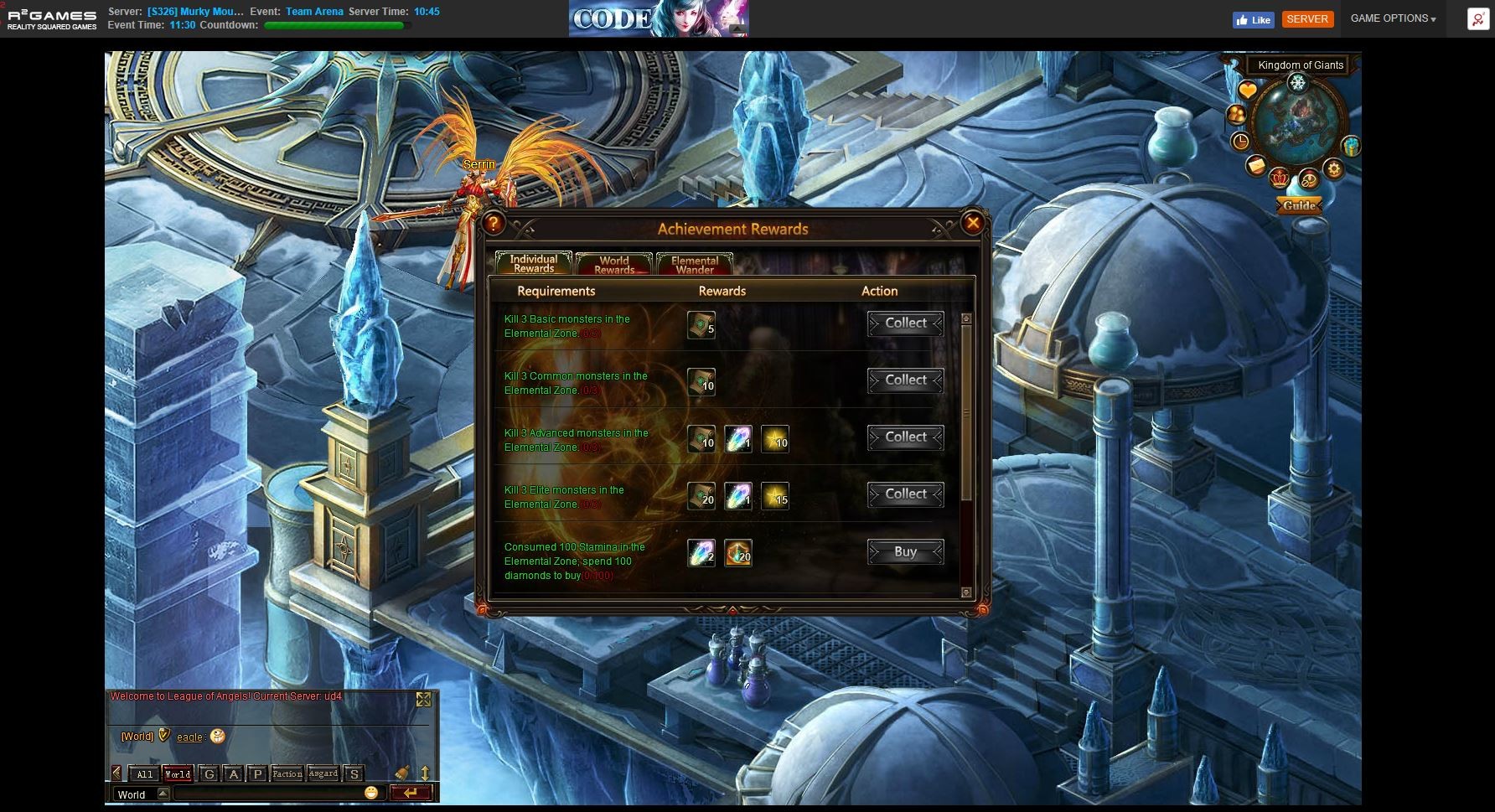This screenshot has width=1495, height=812.
Task: Click the gift box icon by minimap
Action: (1350, 147)
